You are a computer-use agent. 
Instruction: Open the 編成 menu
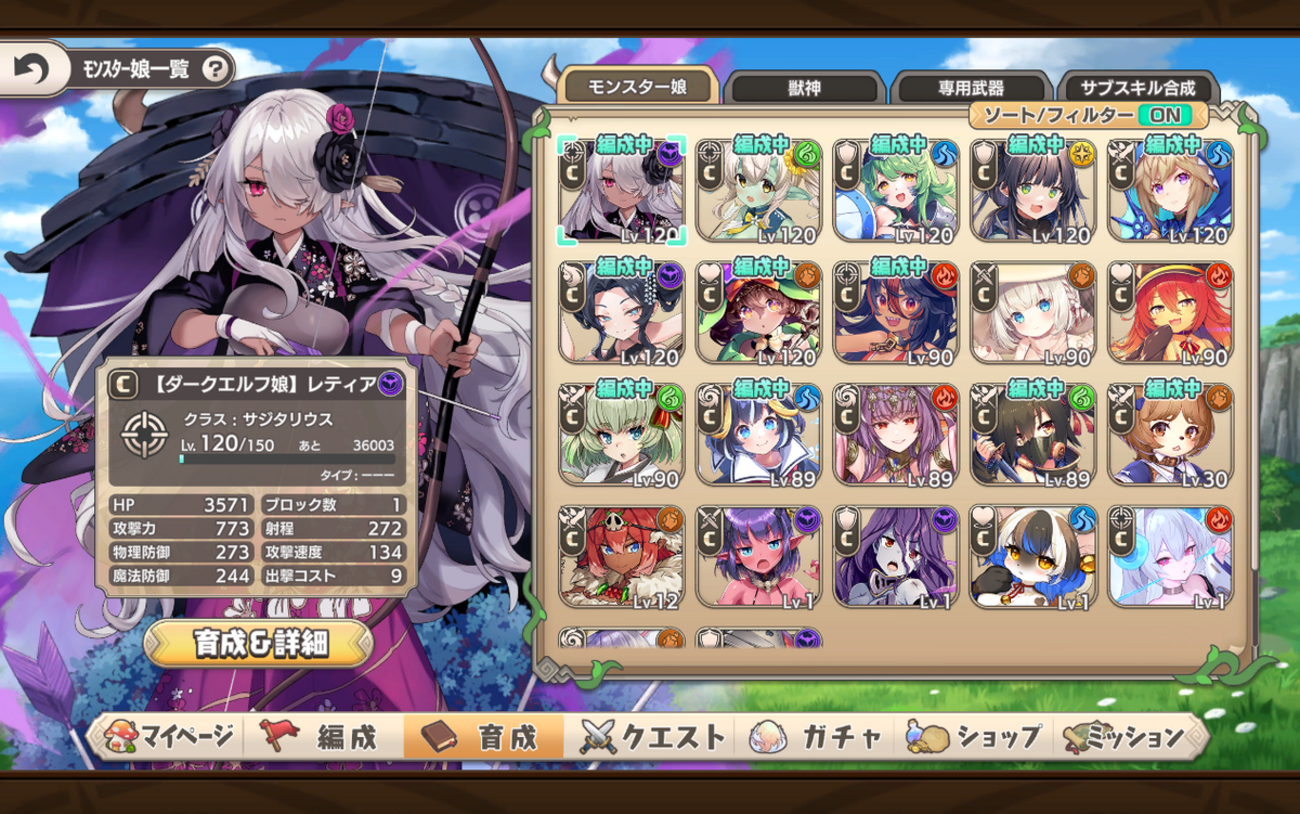click(x=320, y=737)
